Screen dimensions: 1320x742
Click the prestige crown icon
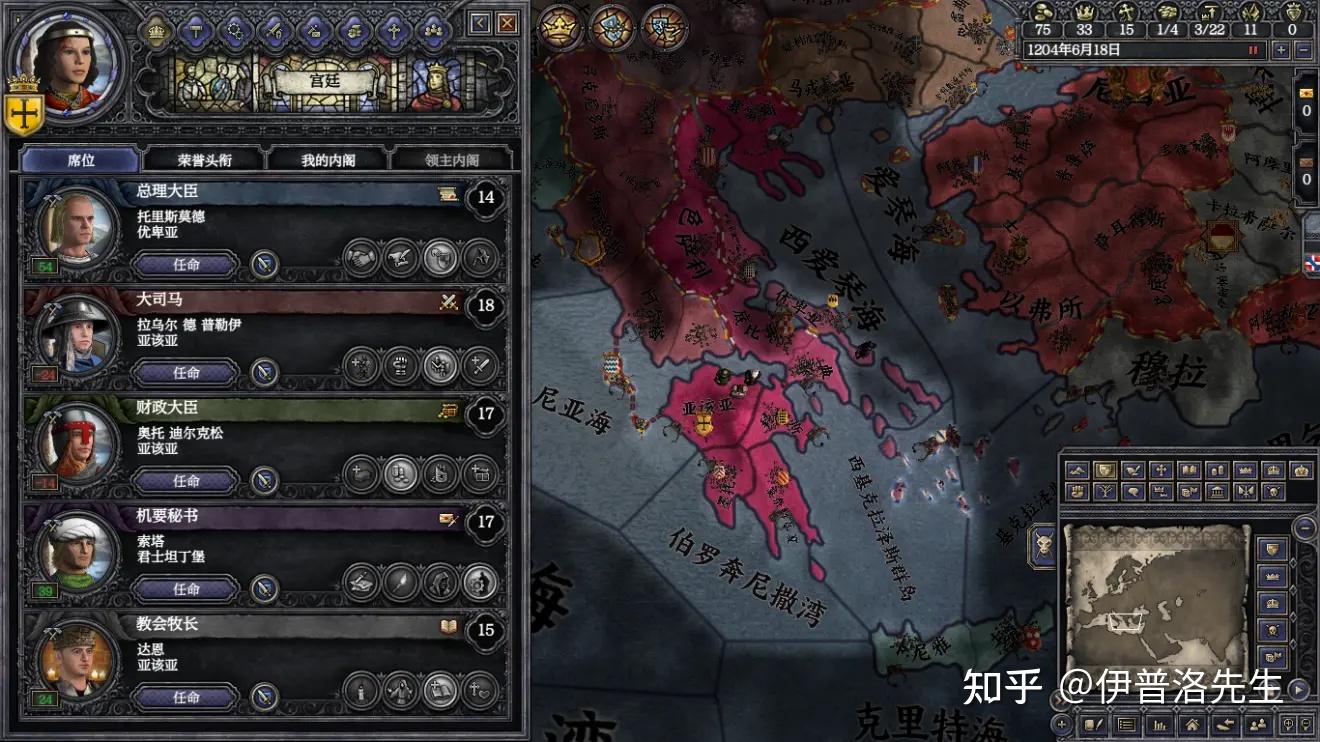pos(1084,13)
